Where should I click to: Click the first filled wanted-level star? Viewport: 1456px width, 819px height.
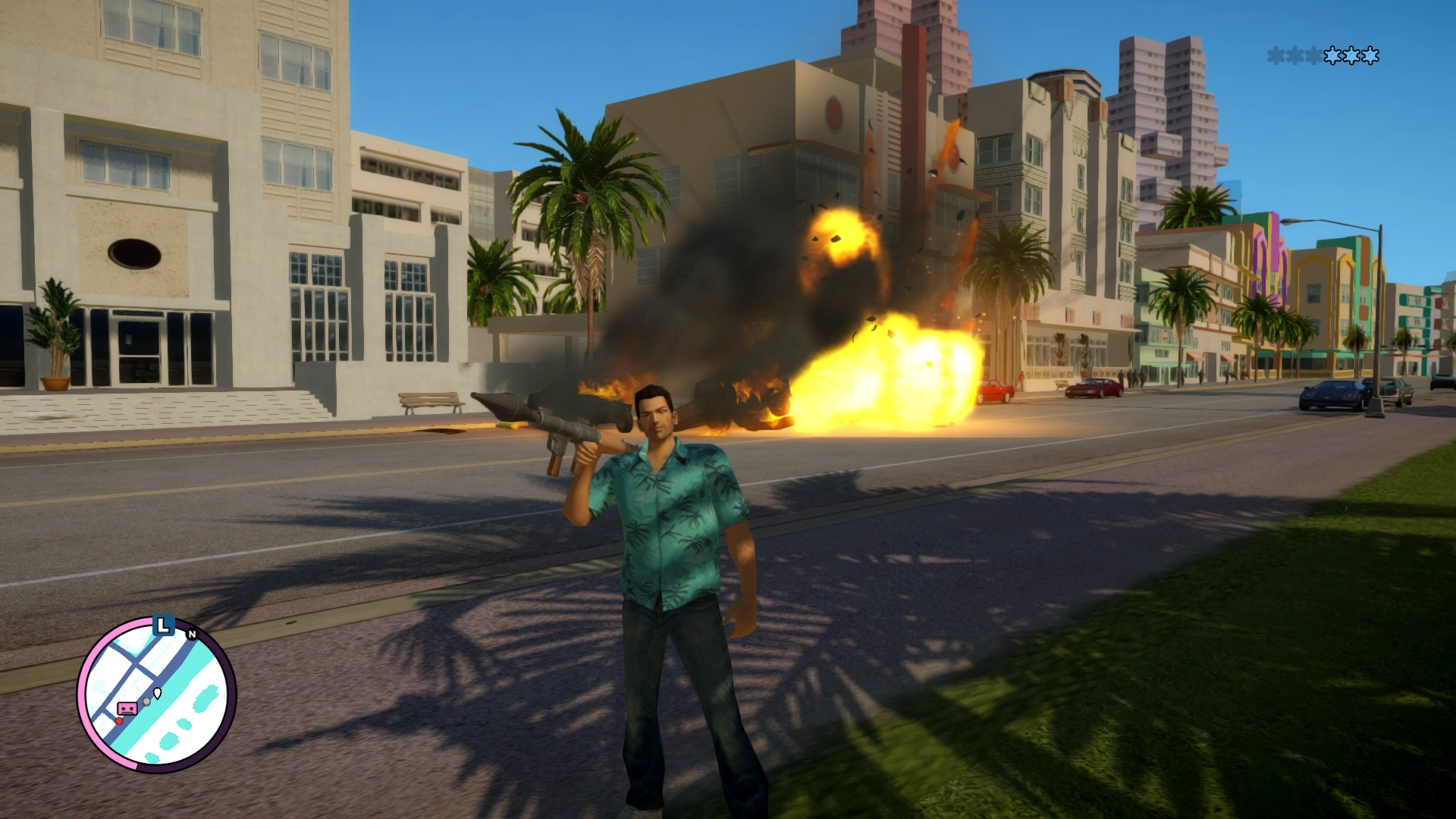click(x=1332, y=55)
